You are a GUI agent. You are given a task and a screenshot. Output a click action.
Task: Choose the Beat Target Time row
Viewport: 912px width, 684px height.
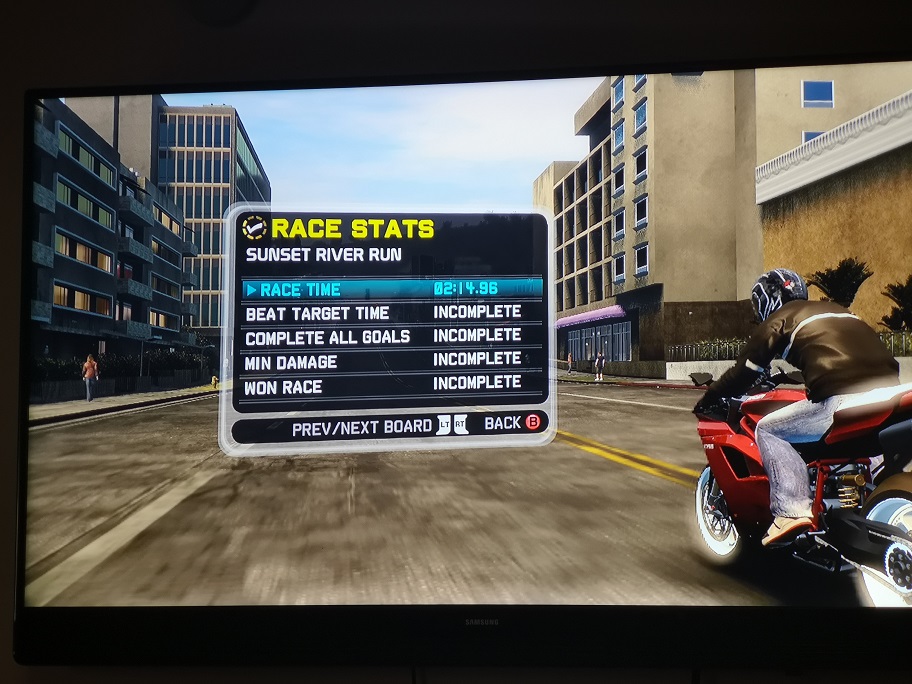(392, 313)
